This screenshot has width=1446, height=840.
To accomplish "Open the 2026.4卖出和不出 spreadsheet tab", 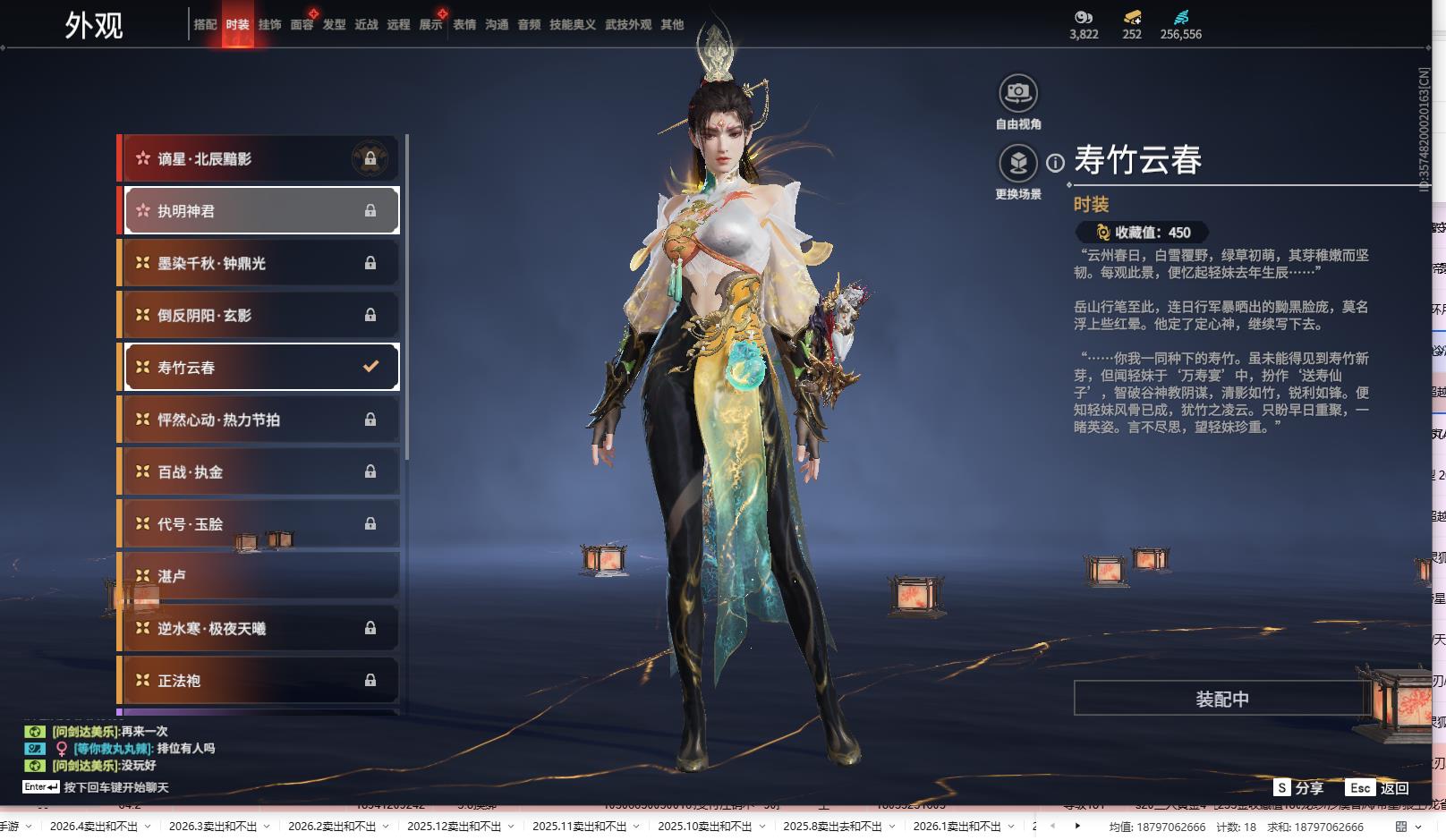I will click(x=94, y=827).
